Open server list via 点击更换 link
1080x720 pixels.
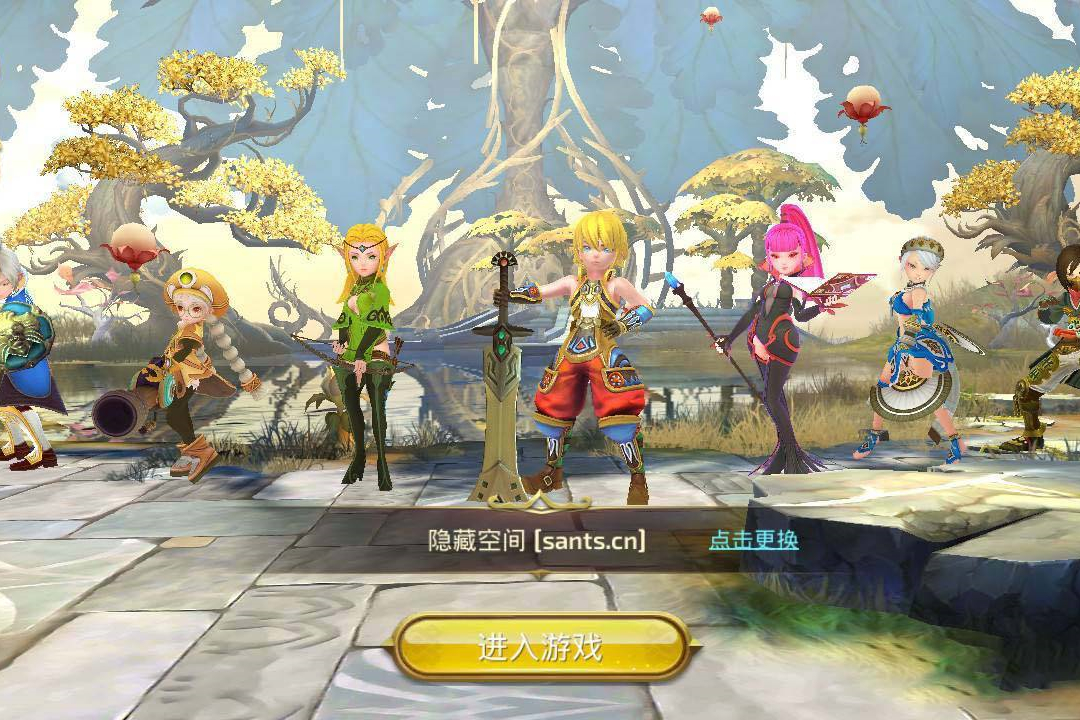(x=753, y=540)
